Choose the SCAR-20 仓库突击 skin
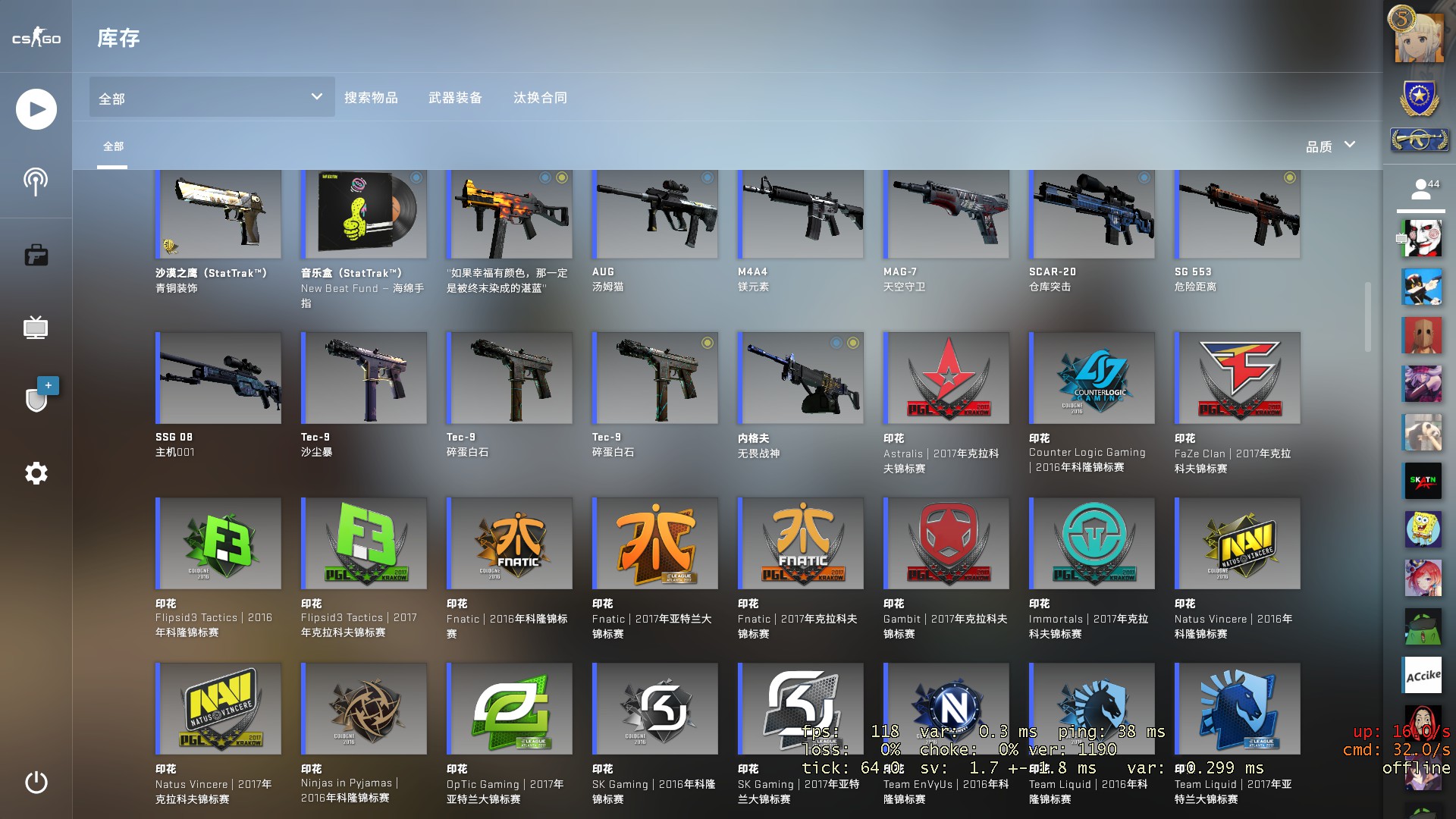This screenshot has width=1456, height=819. pyautogui.click(x=1092, y=215)
